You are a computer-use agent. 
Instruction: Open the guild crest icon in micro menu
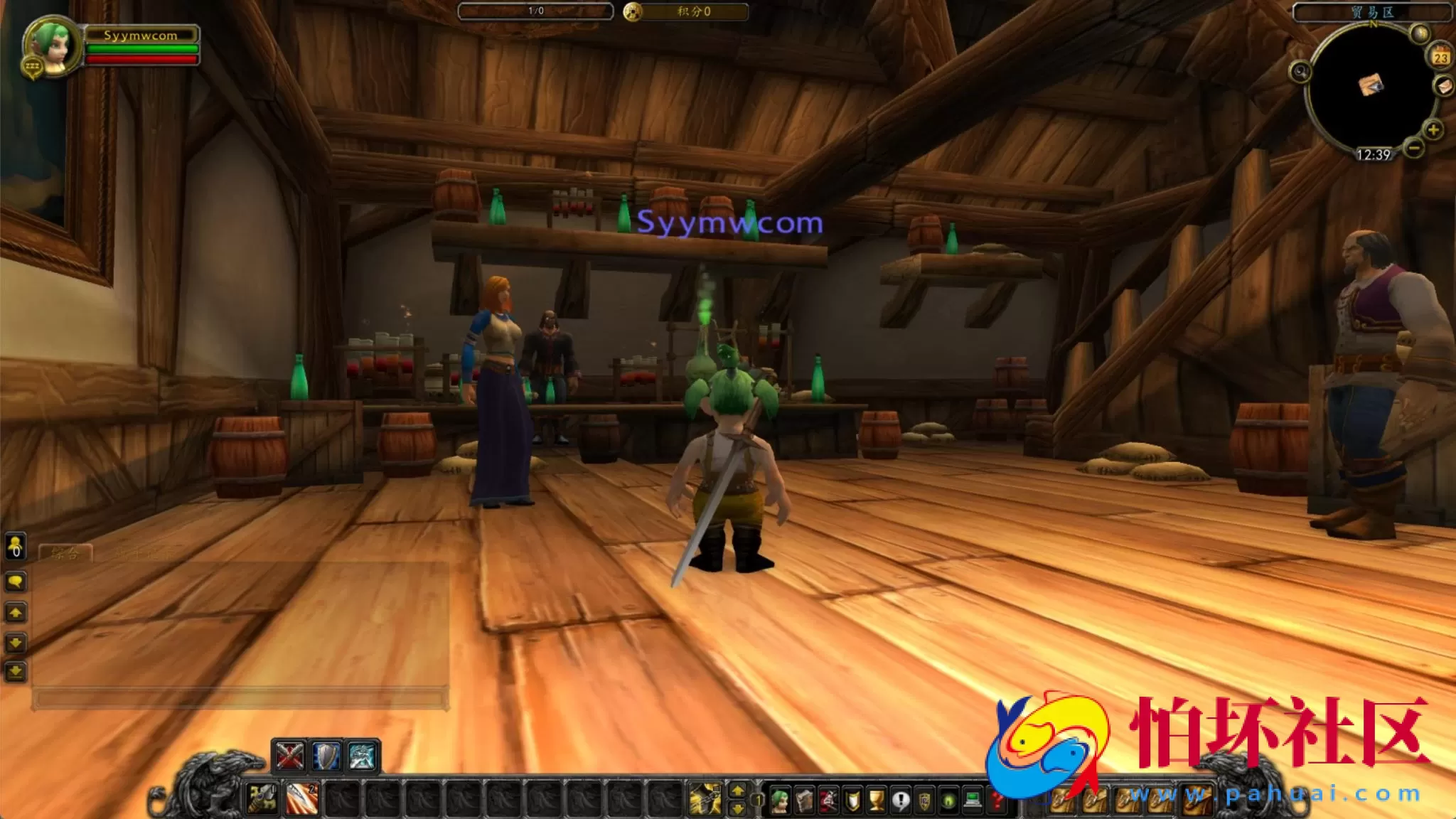coord(924,801)
